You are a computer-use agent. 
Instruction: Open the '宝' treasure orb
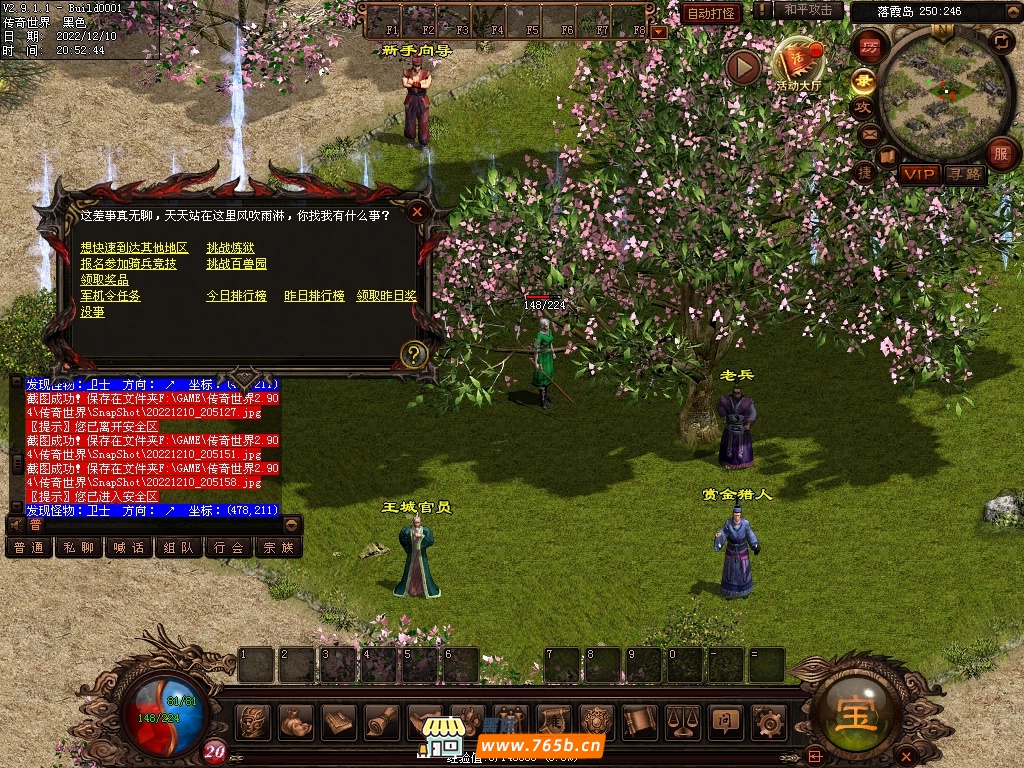pos(858,716)
